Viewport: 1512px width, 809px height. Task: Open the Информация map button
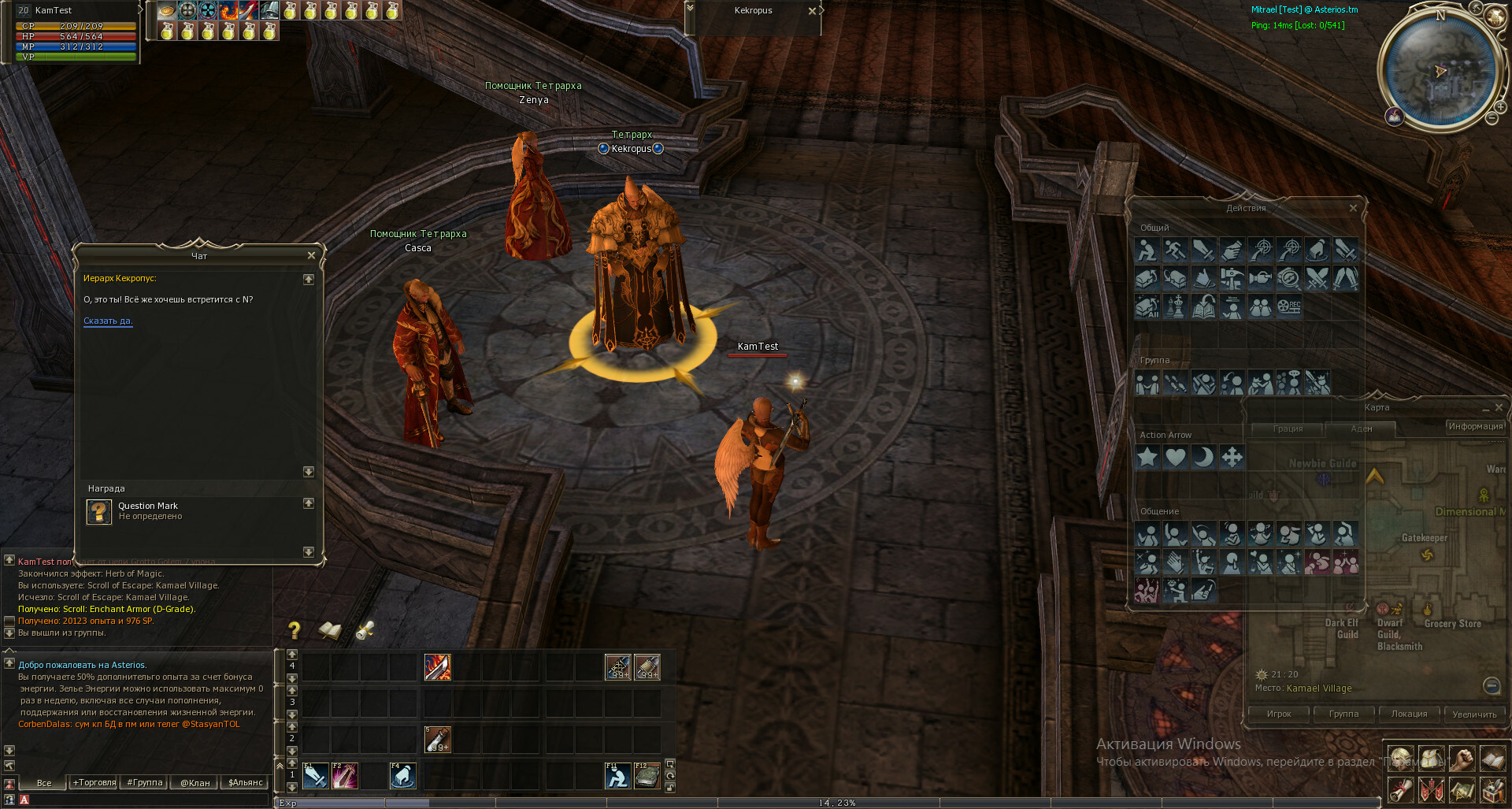point(1475,426)
